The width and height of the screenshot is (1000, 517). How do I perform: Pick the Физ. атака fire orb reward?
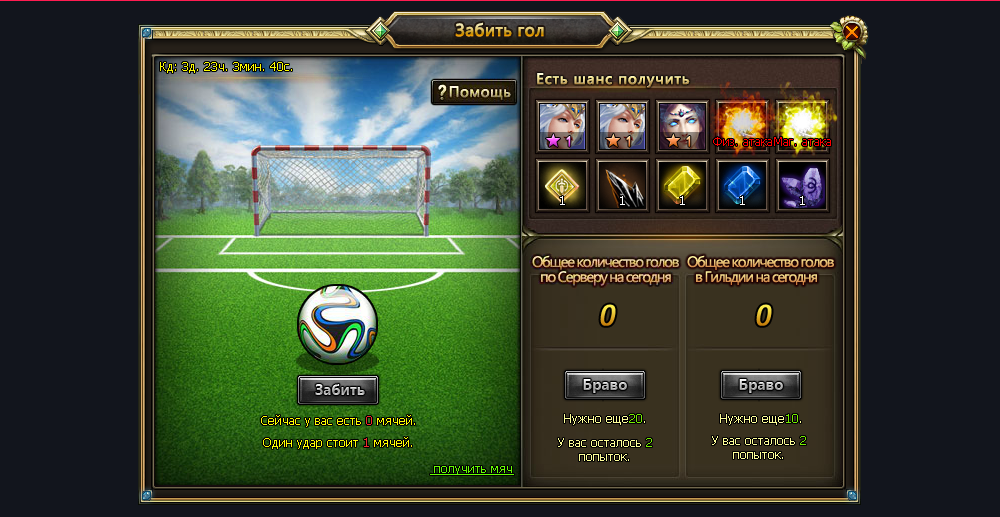coord(742,124)
